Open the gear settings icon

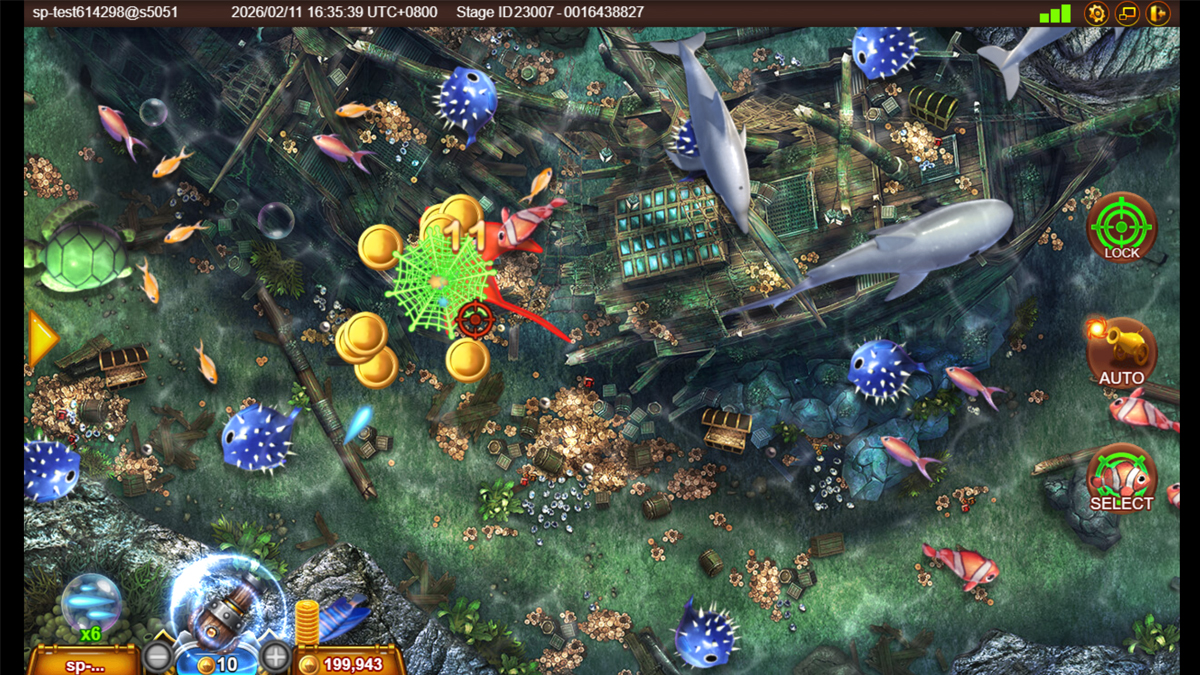pyautogui.click(x=1097, y=14)
